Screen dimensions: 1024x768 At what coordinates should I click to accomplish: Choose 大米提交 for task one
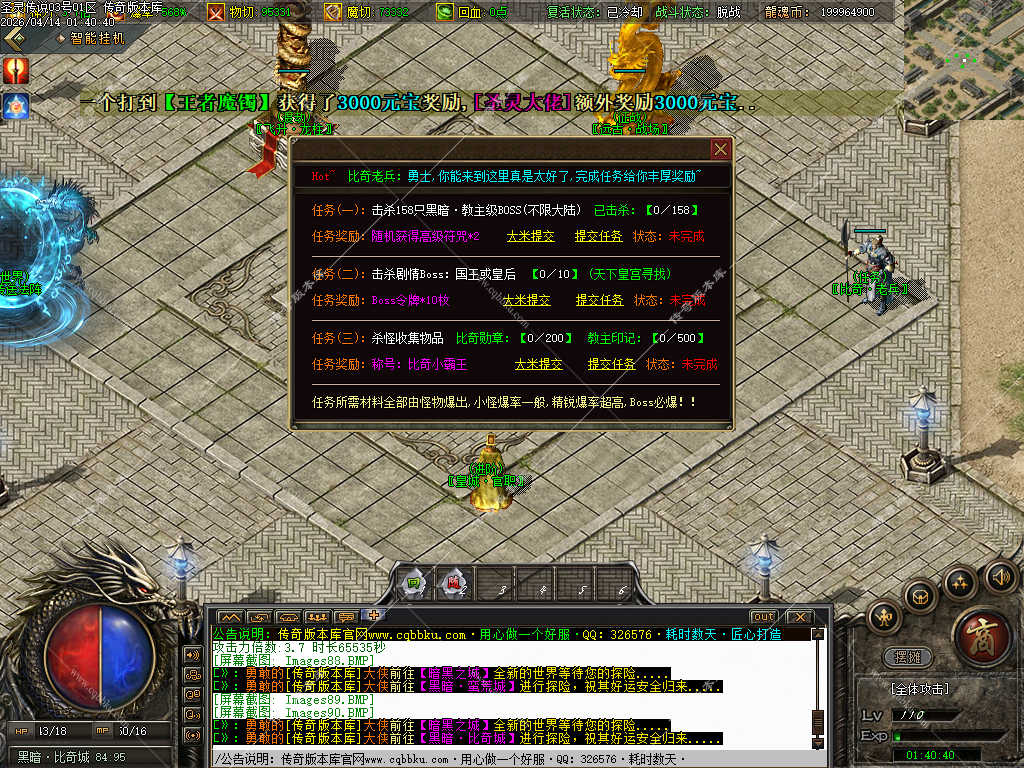coord(530,236)
